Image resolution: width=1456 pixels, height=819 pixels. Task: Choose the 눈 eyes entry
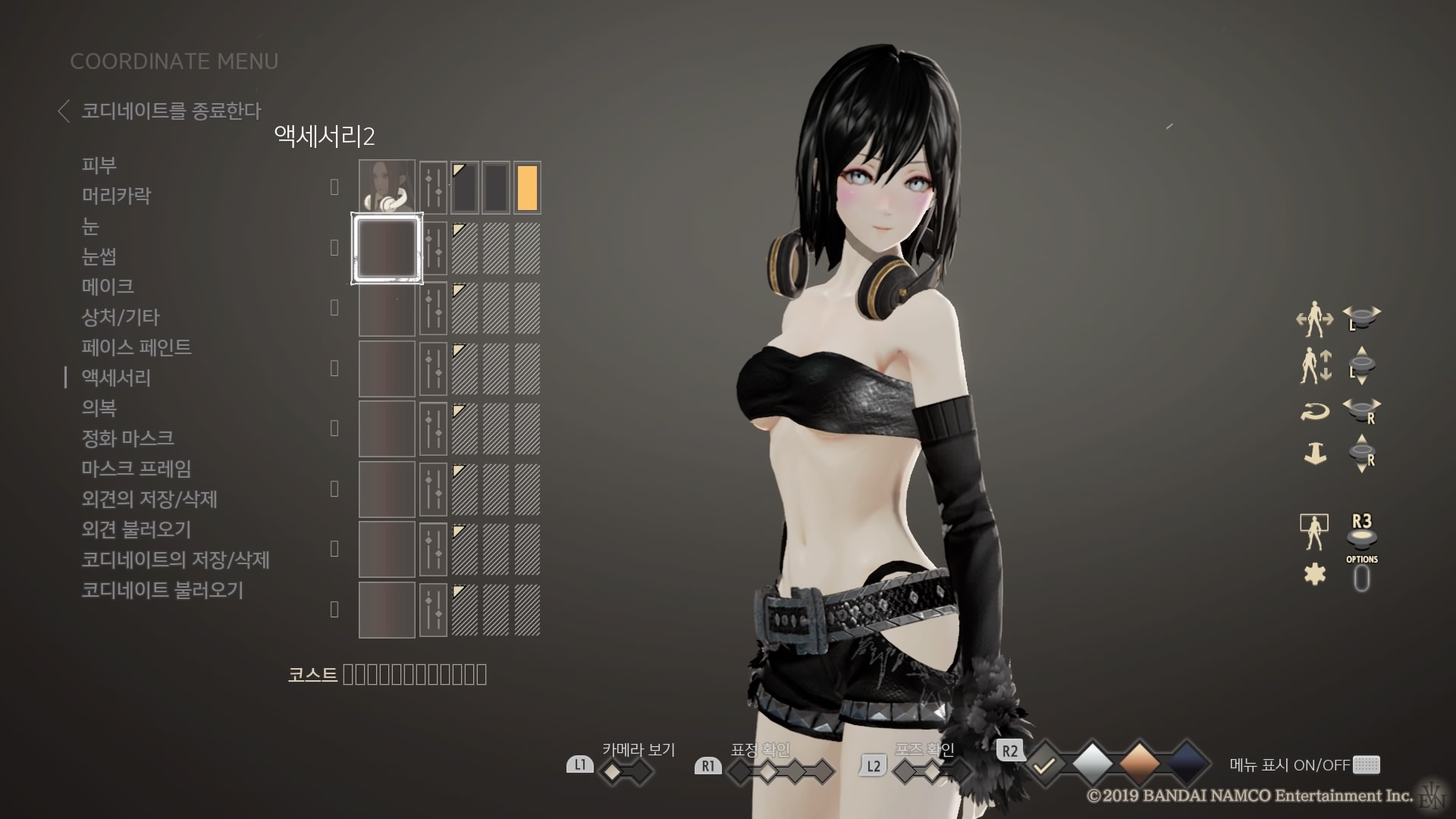pos(90,226)
